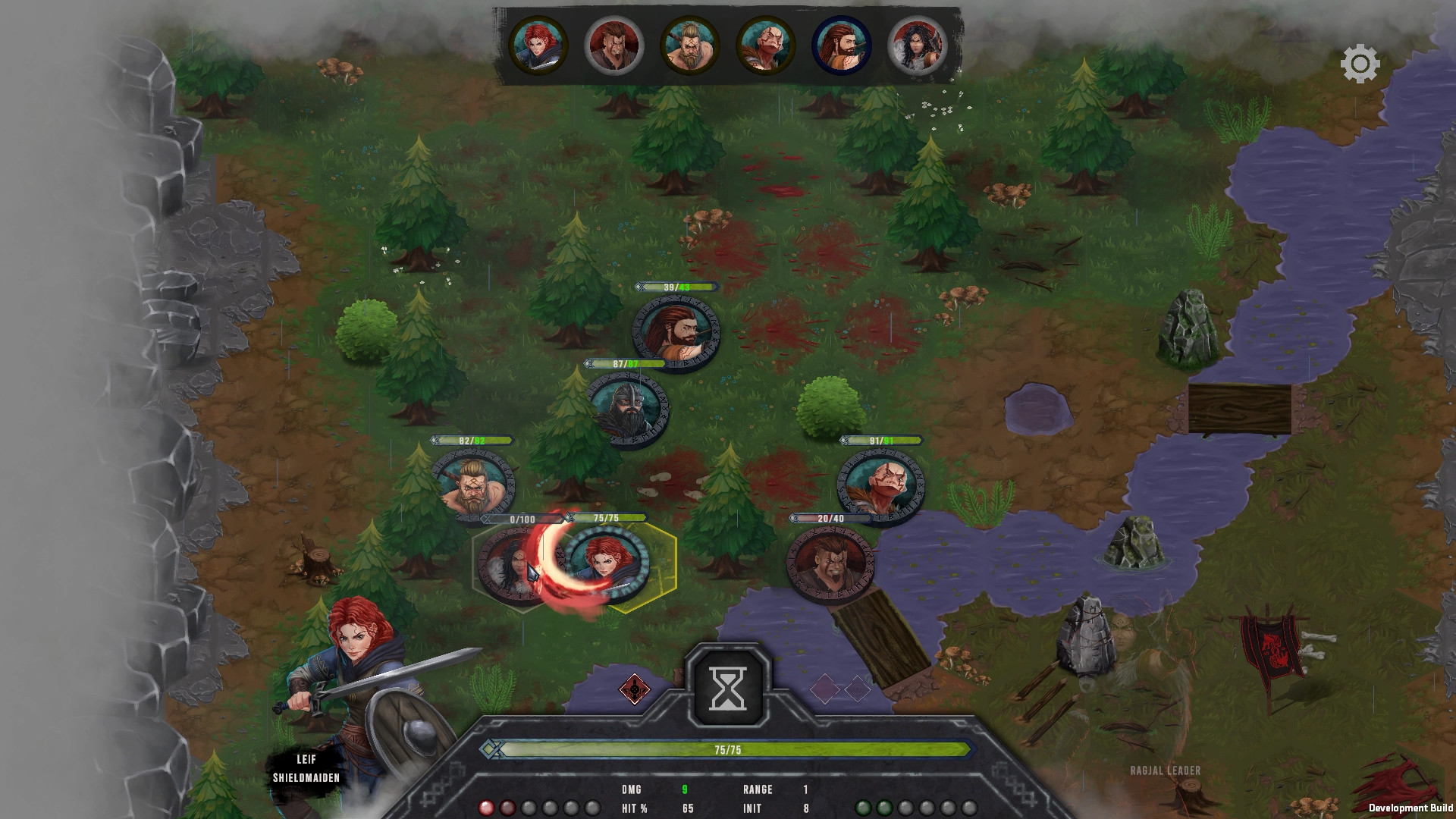Select the helmeted warrior token with 87/87 health
1456x819 pixels.
tap(628, 407)
